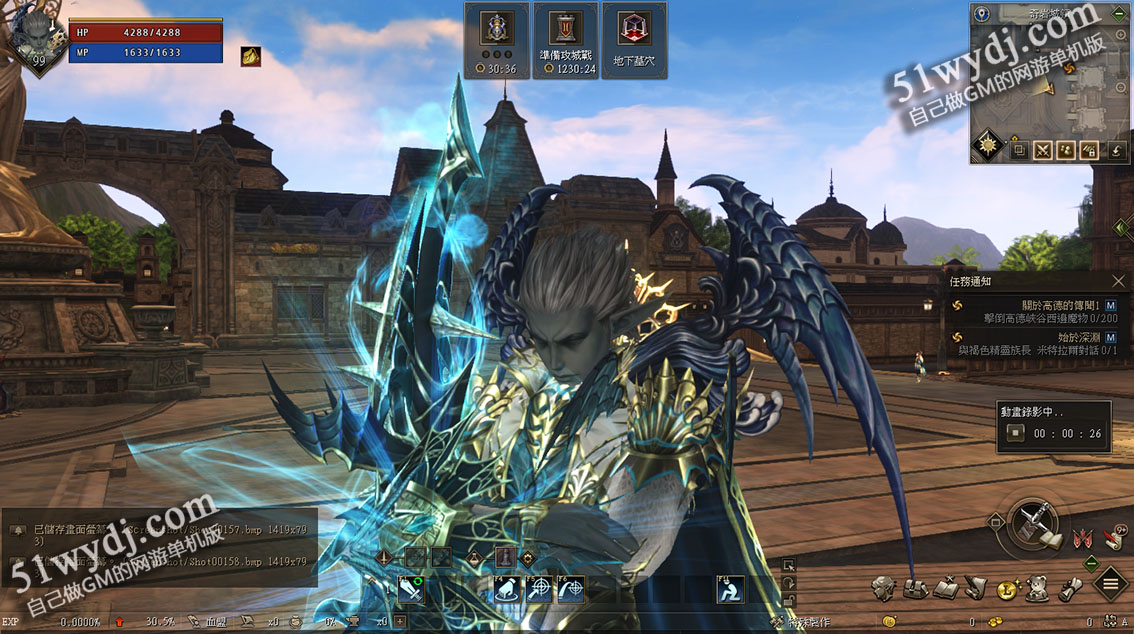Screen dimensions: 1134x634
Task: Use the F4 pick-up hand skill
Action: pos(507,591)
